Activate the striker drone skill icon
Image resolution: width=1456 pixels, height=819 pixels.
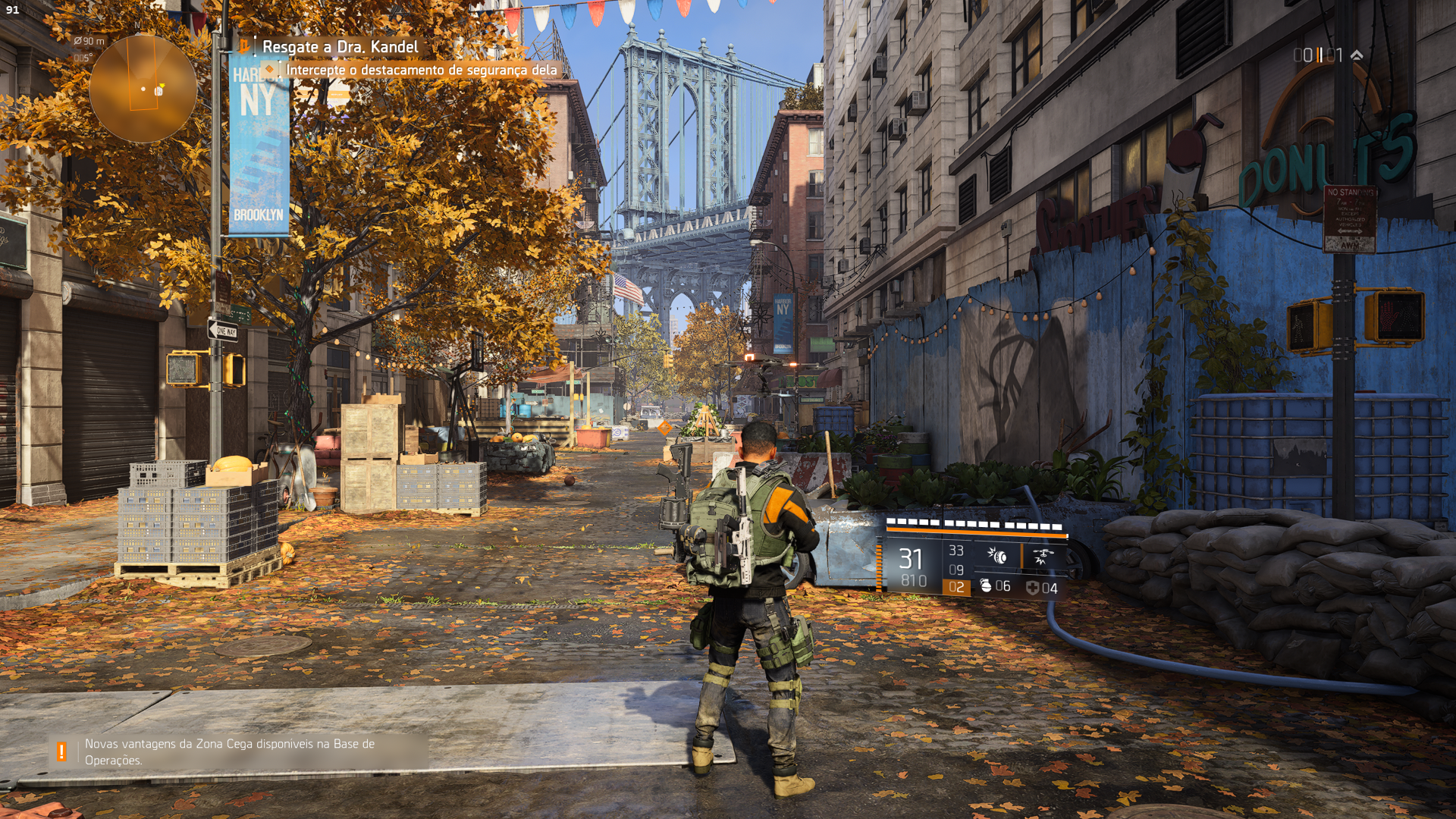tap(1042, 557)
